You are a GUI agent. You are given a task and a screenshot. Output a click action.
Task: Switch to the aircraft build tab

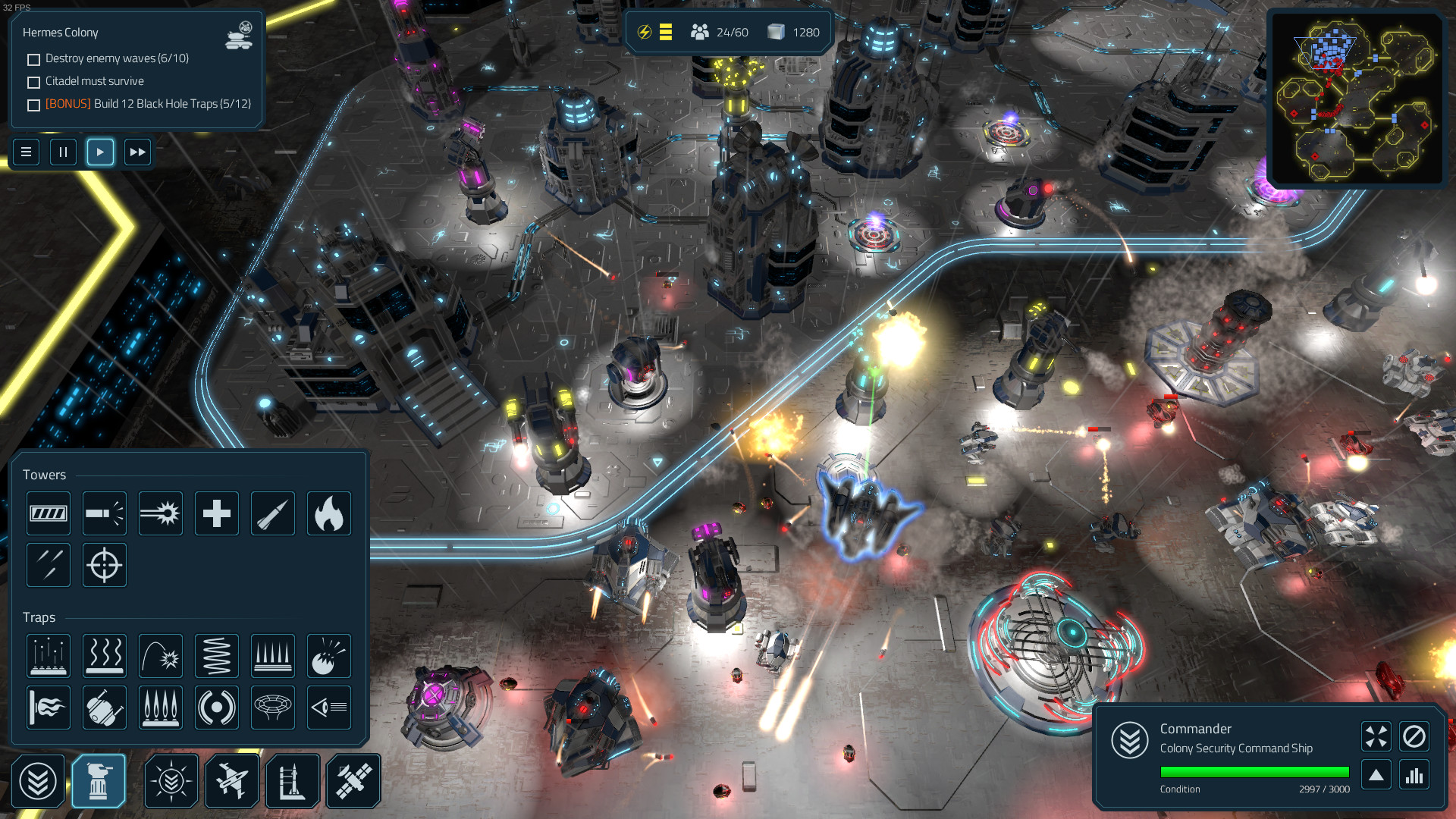click(232, 780)
